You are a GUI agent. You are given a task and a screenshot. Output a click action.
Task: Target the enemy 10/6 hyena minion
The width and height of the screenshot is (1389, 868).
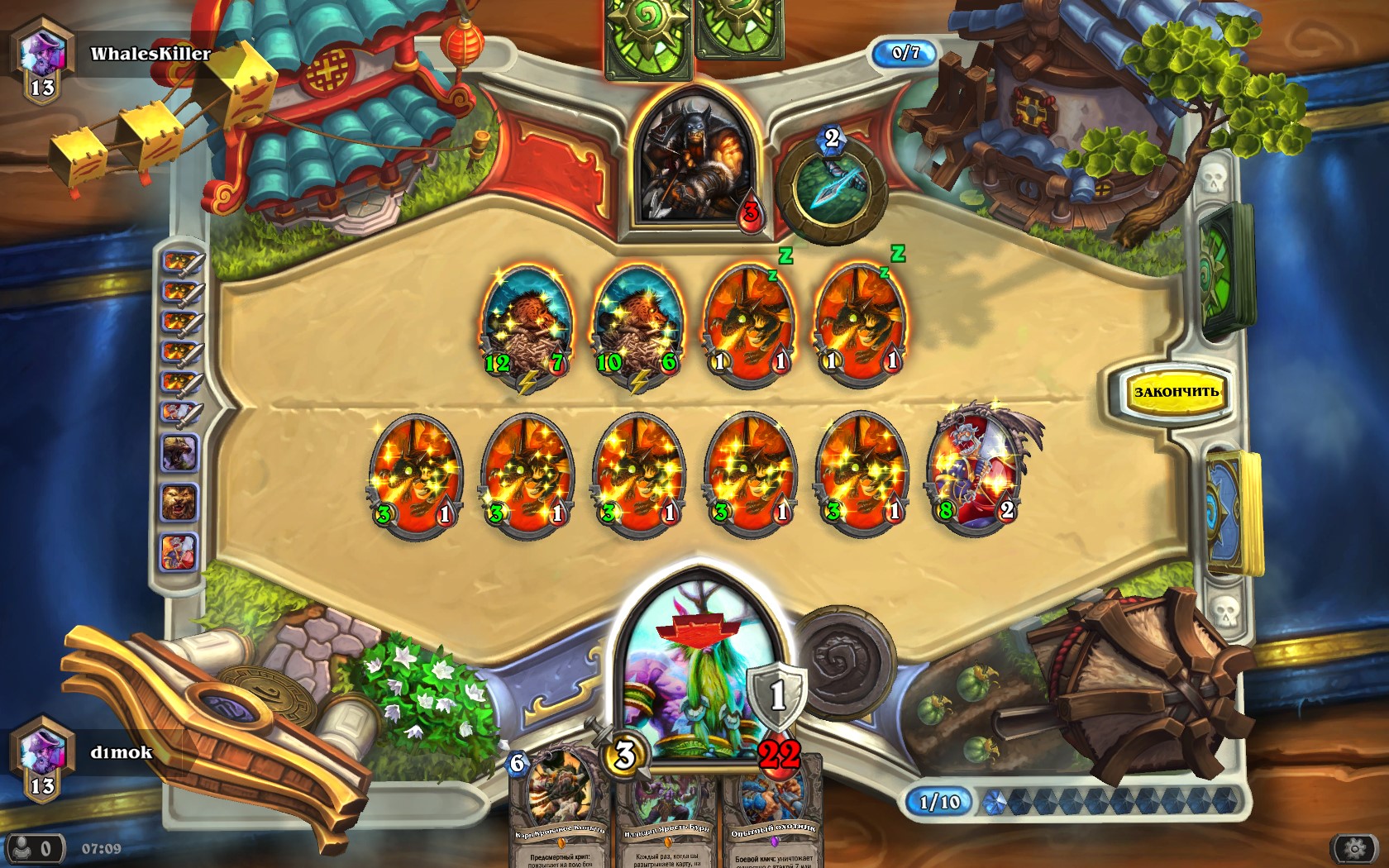coord(637,324)
